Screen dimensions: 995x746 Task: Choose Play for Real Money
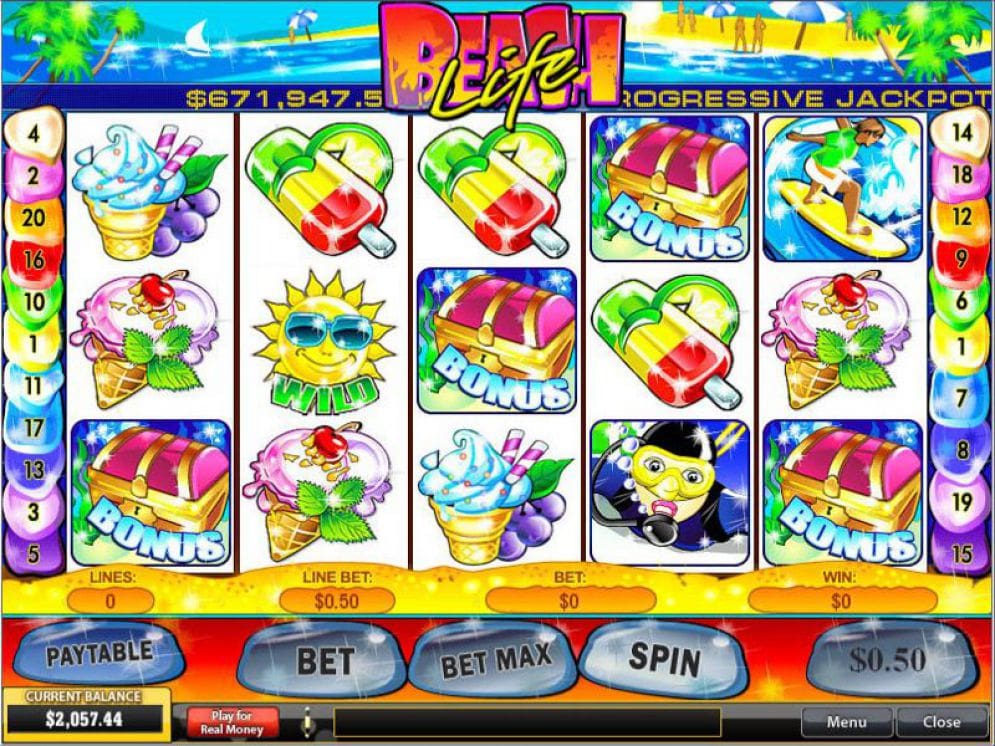pos(230,722)
